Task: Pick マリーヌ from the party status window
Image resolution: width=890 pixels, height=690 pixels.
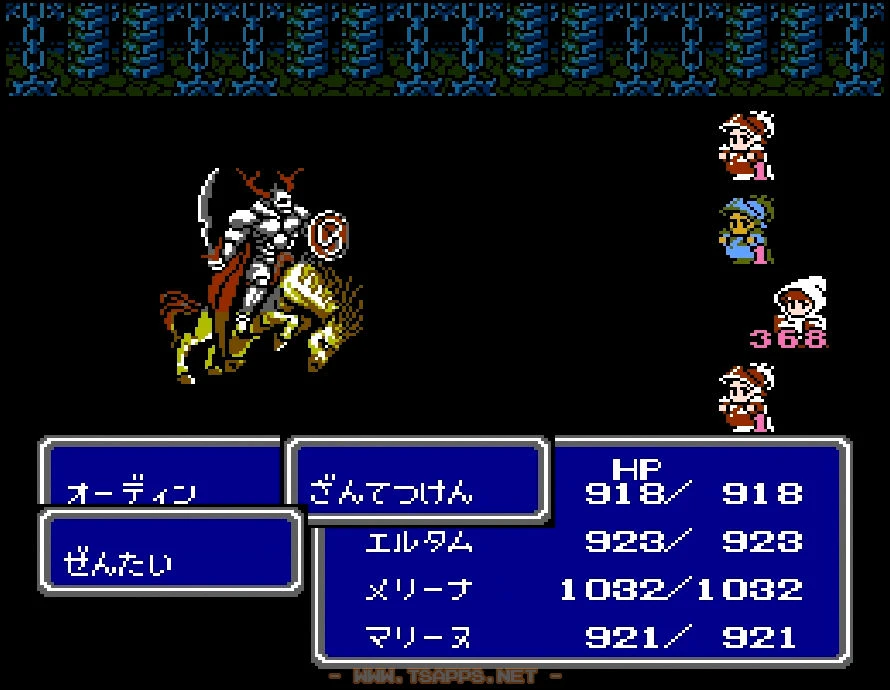Action: tap(418, 636)
